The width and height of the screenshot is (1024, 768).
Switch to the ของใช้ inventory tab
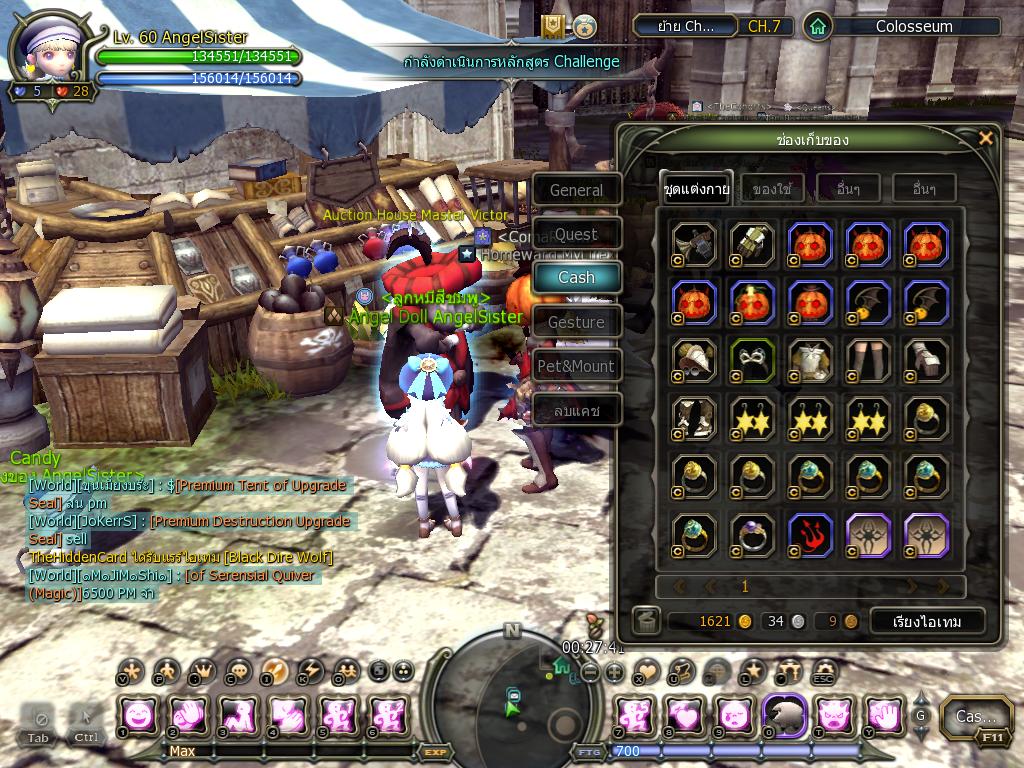[771, 189]
